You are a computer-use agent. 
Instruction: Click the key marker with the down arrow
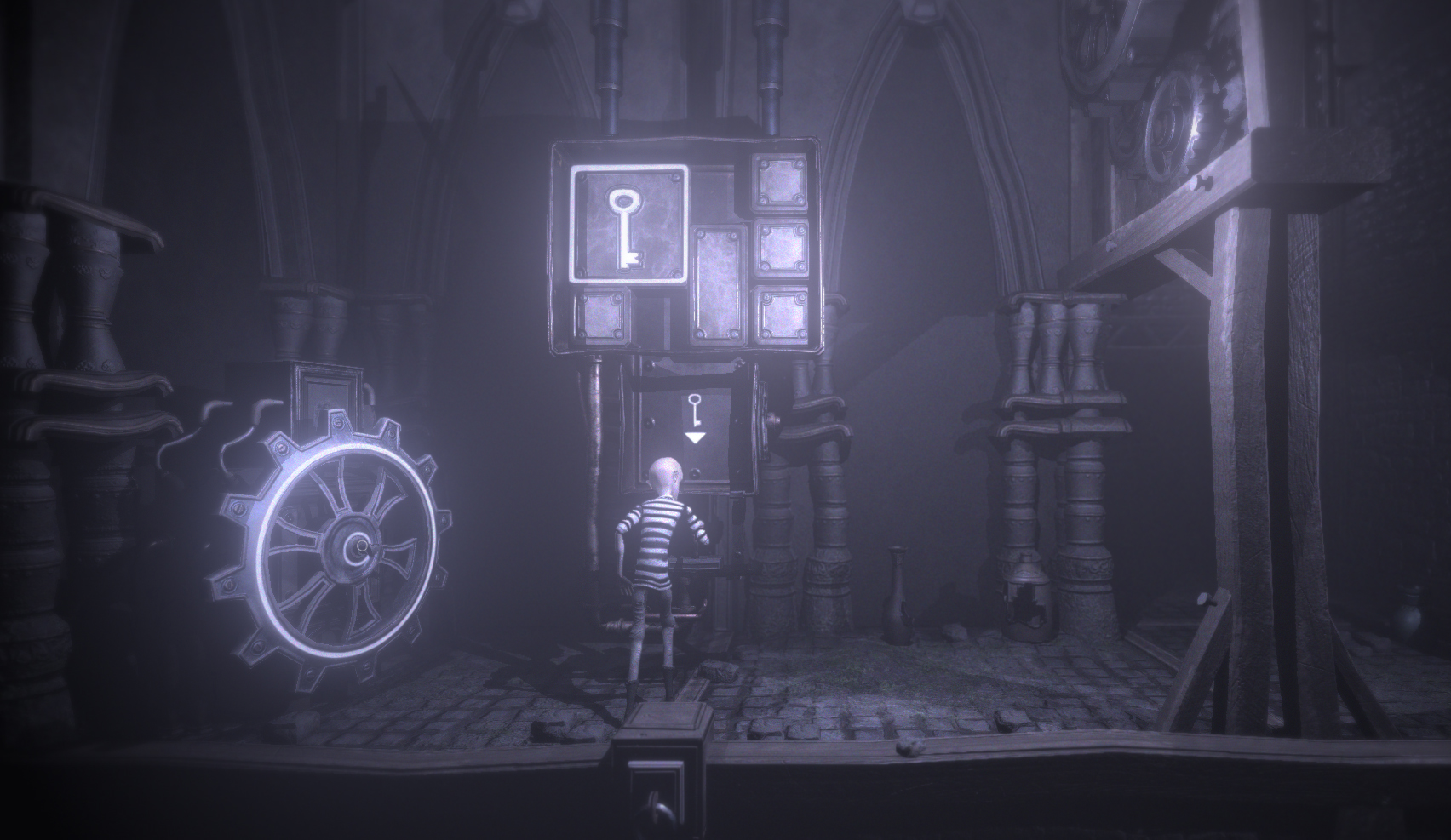(x=695, y=418)
